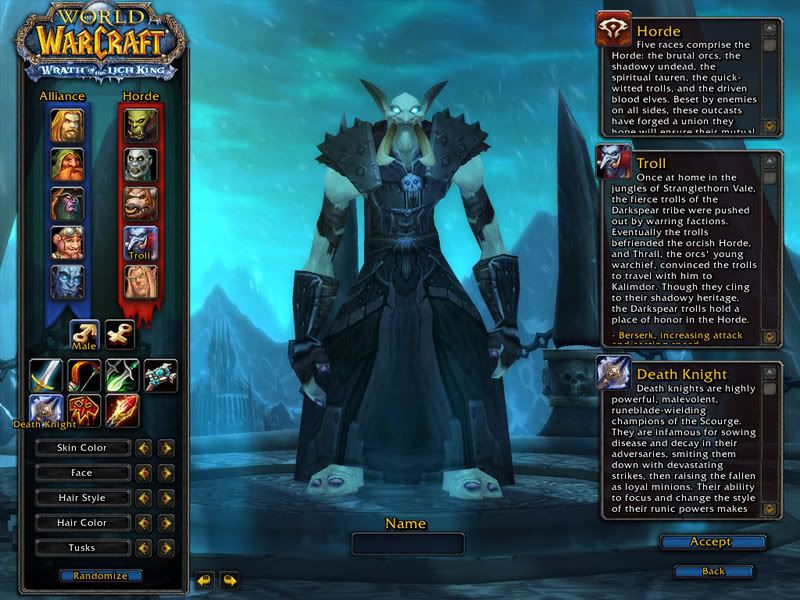Cycle Skin Color to next option
The height and width of the screenshot is (600, 800).
point(166,448)
